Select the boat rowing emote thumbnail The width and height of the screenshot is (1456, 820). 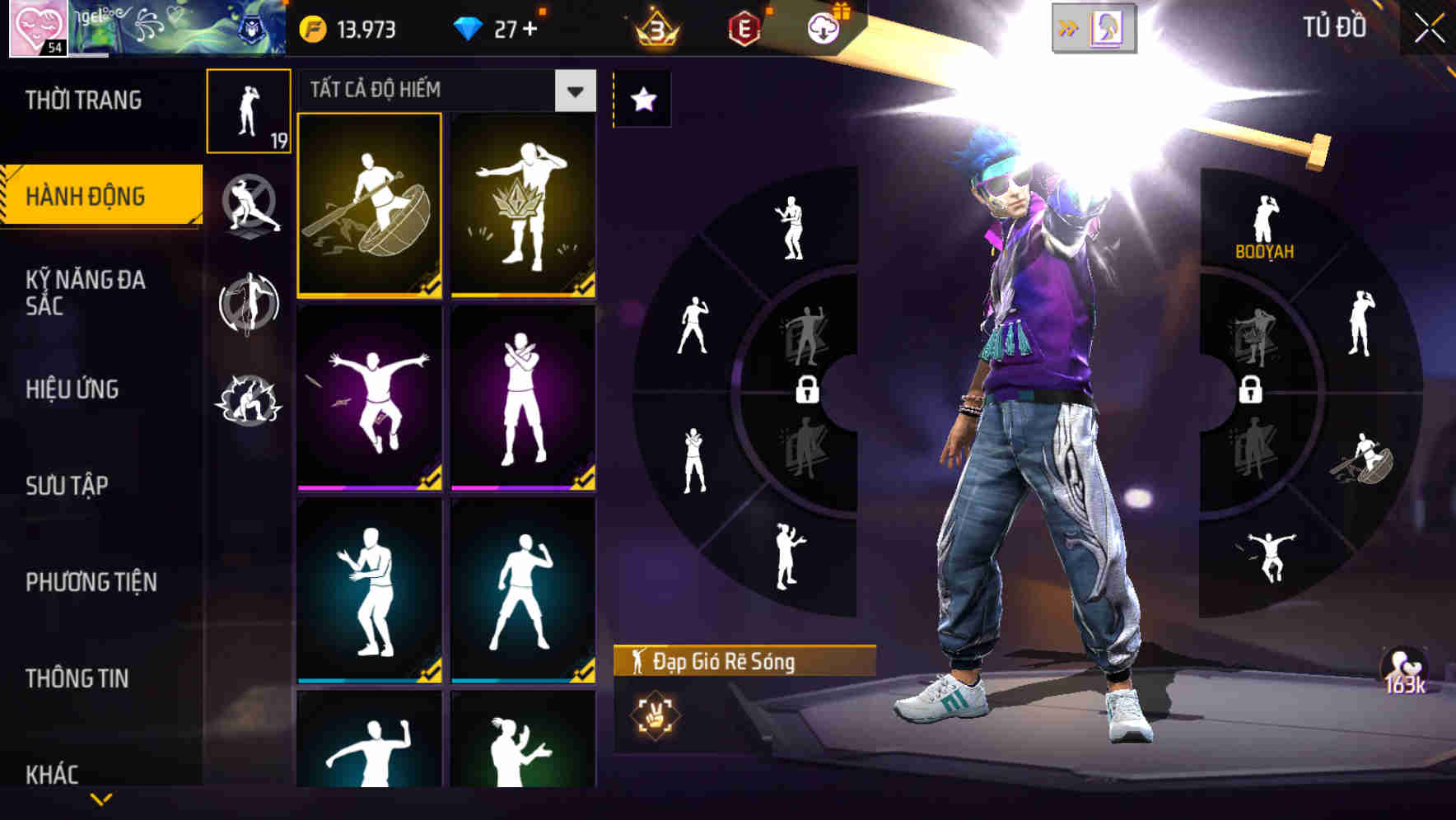click(x=370, y=206)
